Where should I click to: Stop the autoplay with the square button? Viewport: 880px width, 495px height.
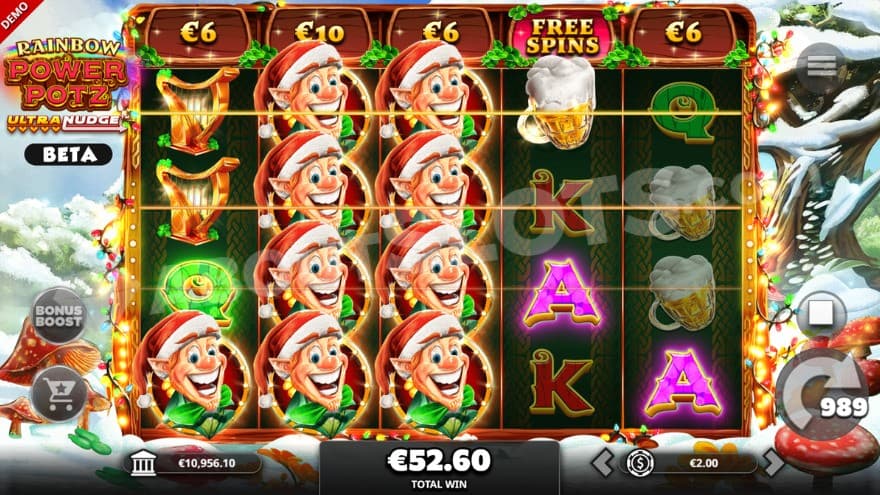820,314
